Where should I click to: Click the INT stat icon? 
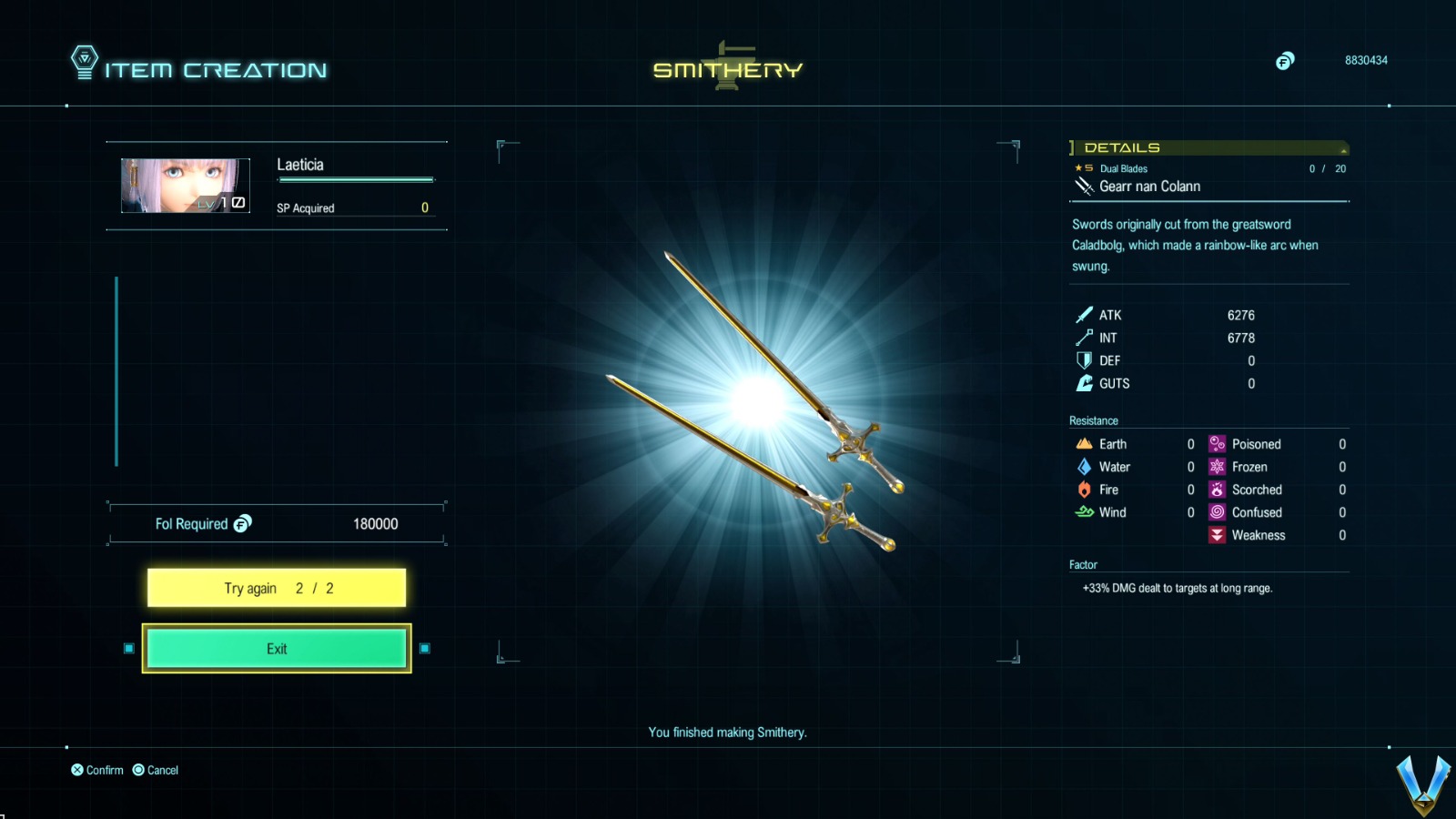tap(1084, 338)
